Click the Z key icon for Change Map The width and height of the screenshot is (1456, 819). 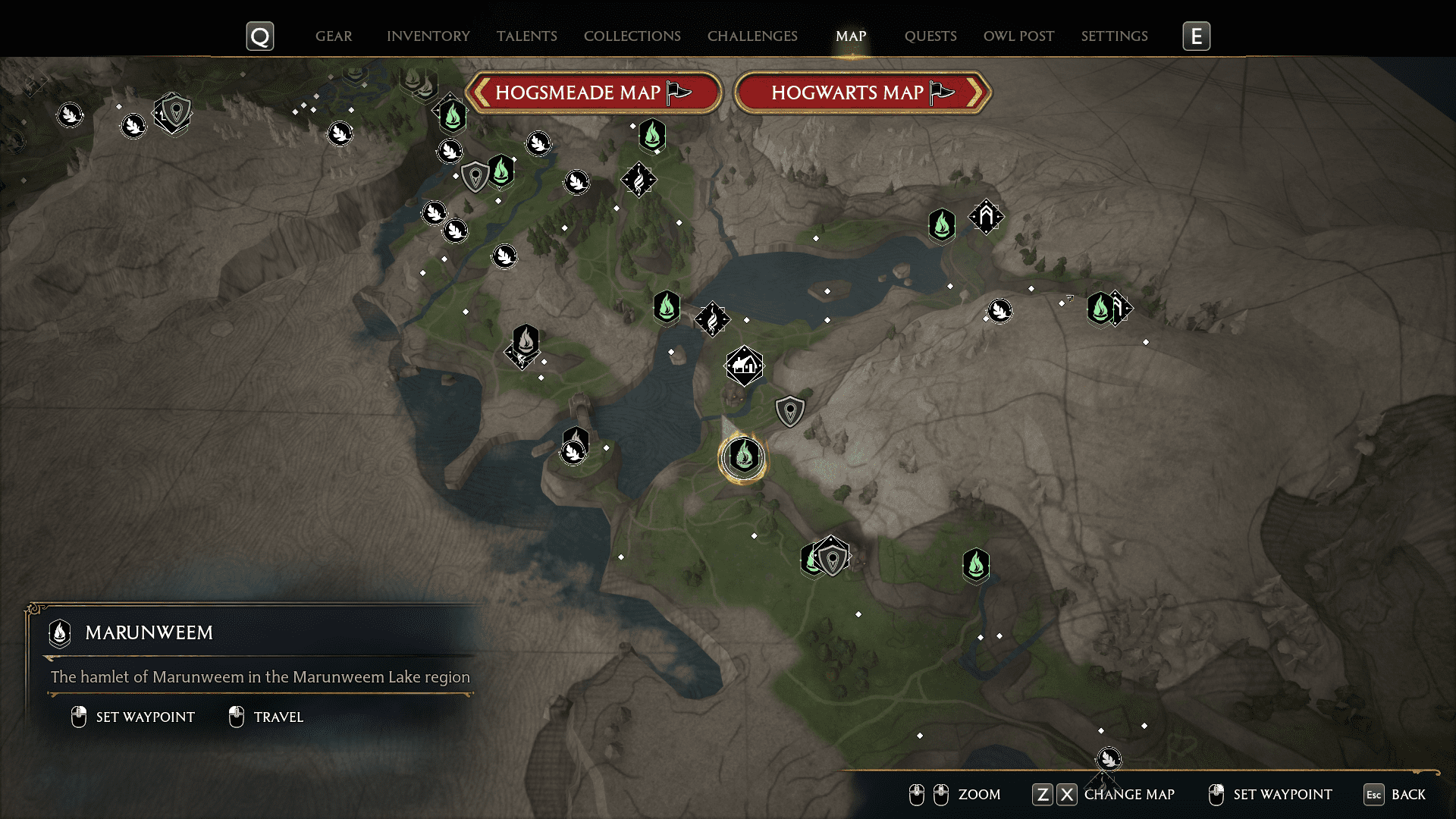point(1043,795)
